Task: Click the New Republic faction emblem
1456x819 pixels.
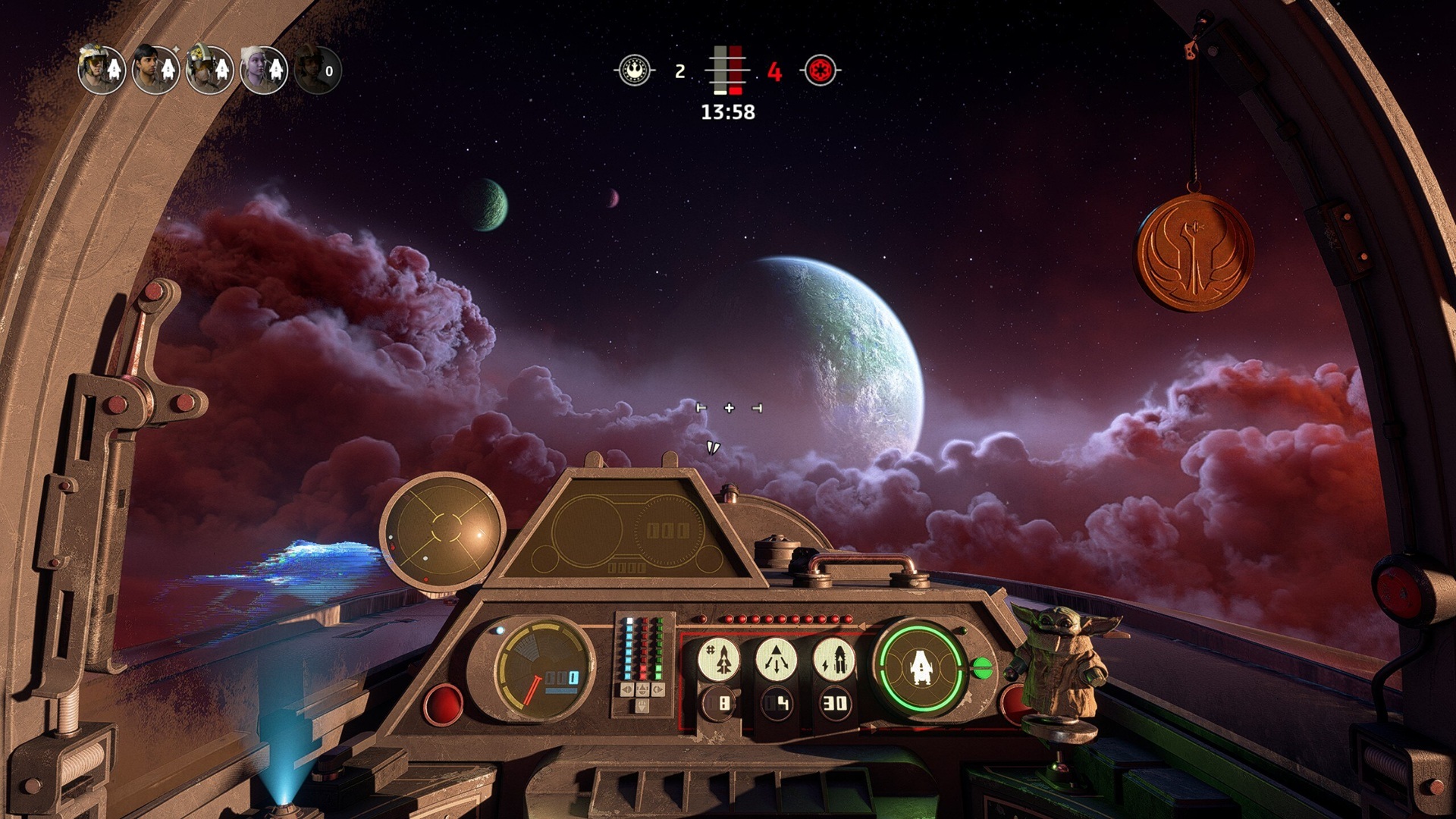Action: pyautogui.click(x=635, y=71)
